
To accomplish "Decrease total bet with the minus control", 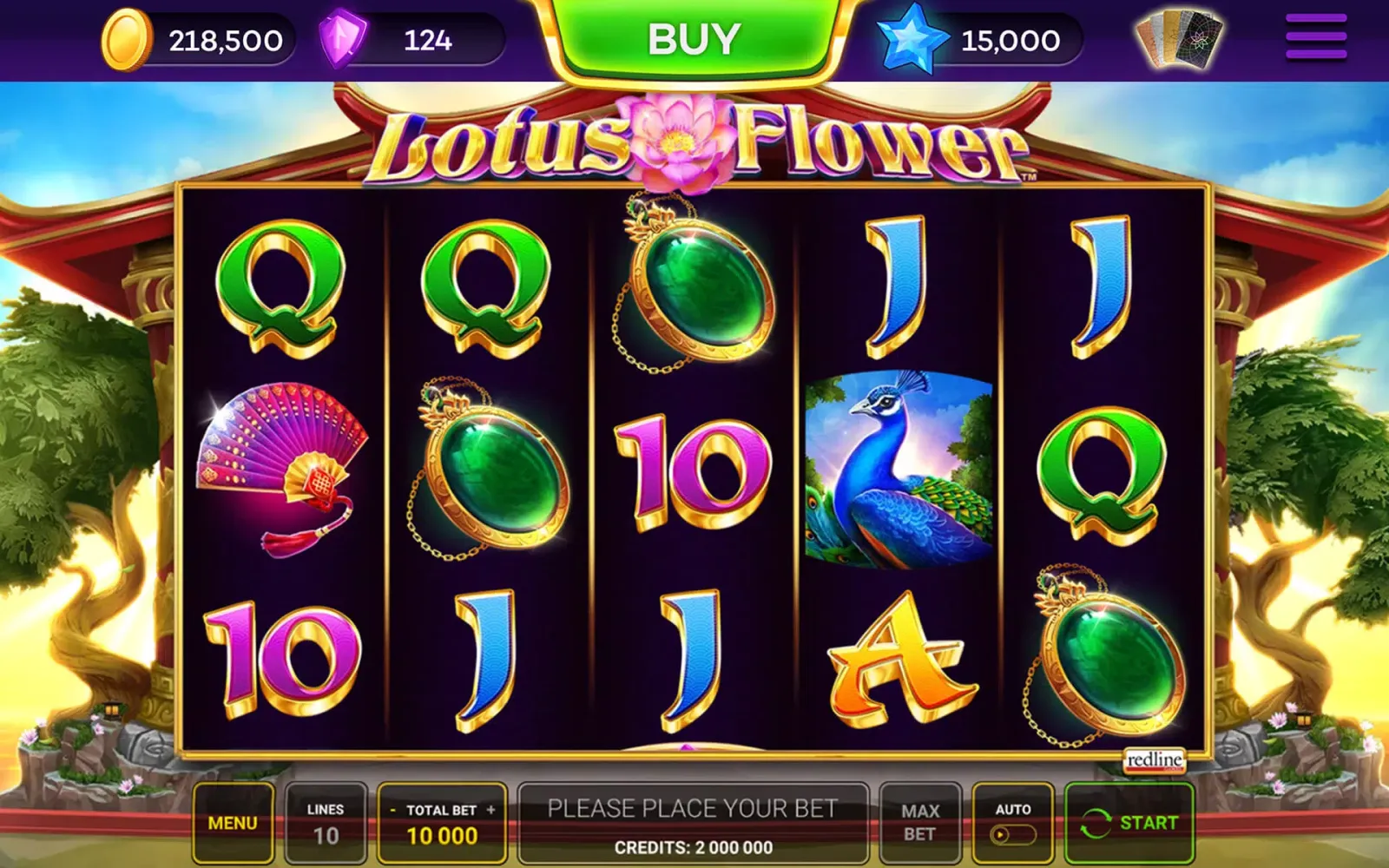I will pos(392,811).
